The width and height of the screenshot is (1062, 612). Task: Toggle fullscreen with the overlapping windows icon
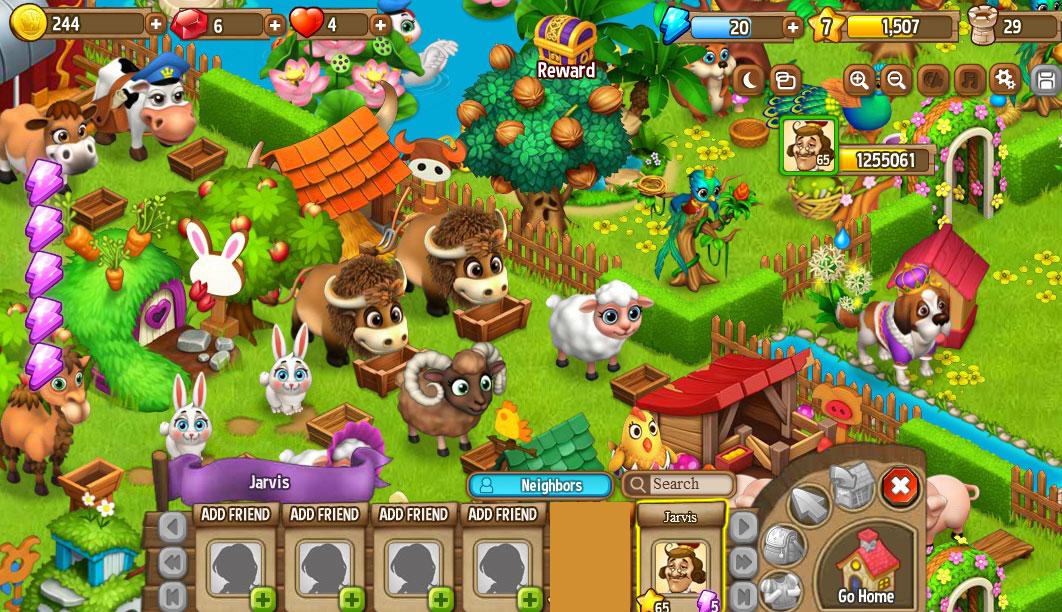pos(786,80)
